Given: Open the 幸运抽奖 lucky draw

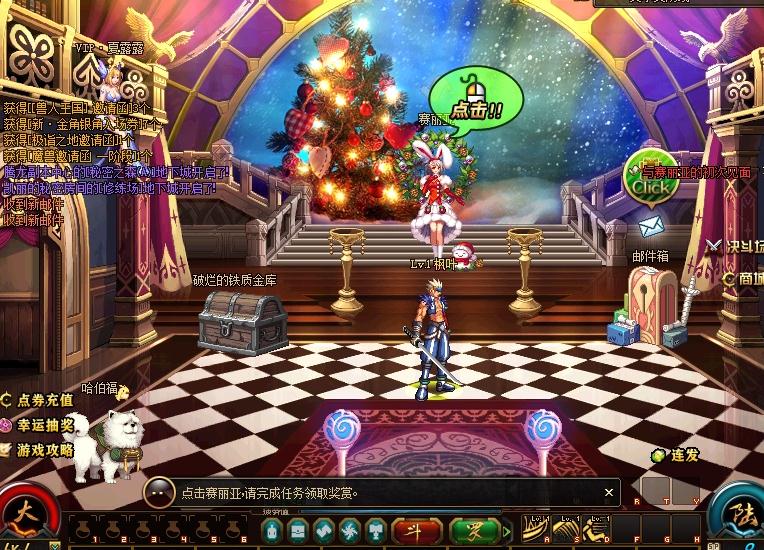Looking at the screenshot, I should click(38, 425).
